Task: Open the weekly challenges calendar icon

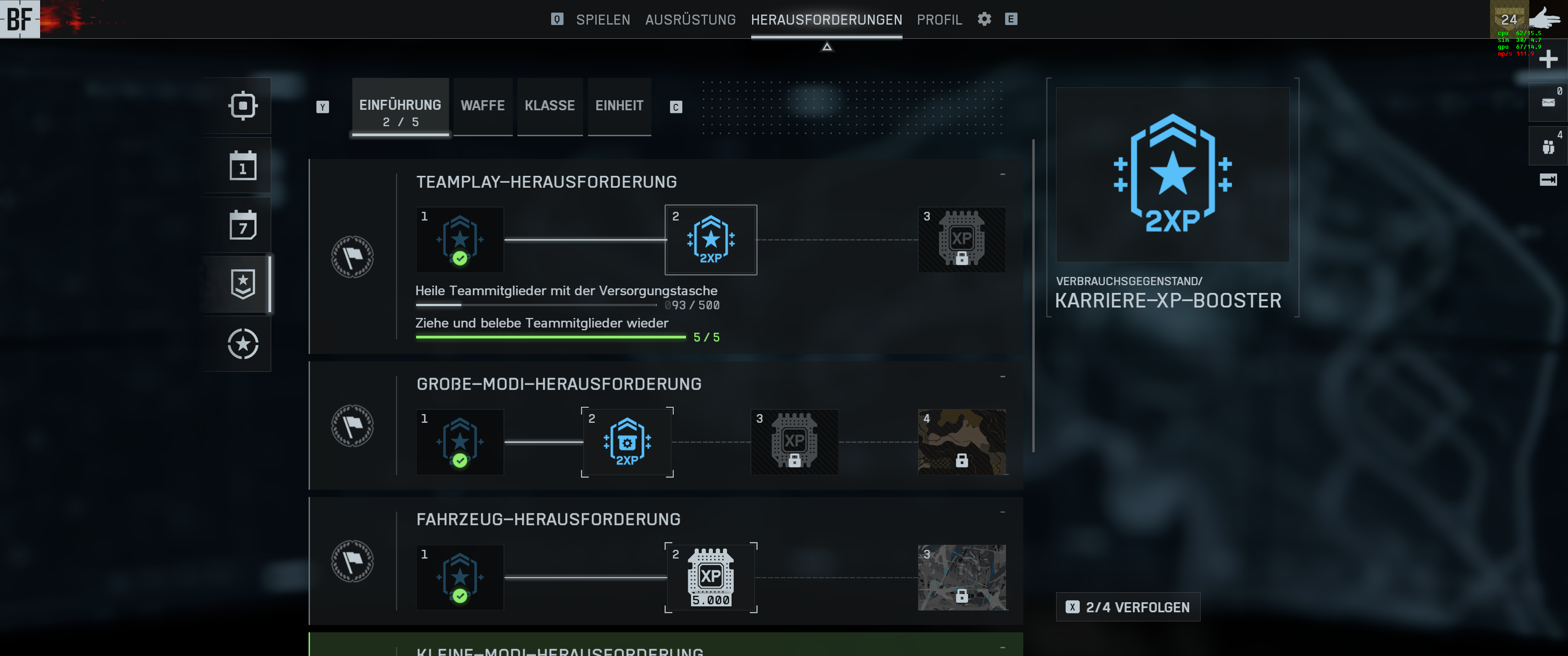Action: (243, 225)
